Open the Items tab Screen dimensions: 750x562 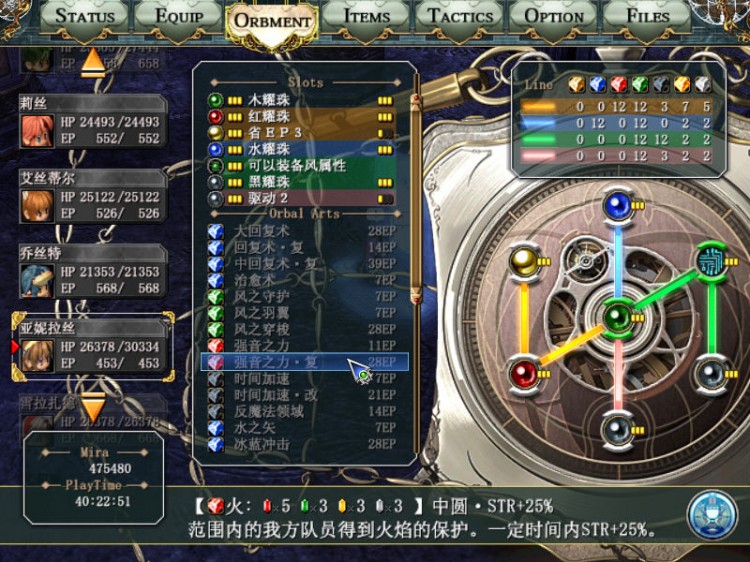point(366,16)
